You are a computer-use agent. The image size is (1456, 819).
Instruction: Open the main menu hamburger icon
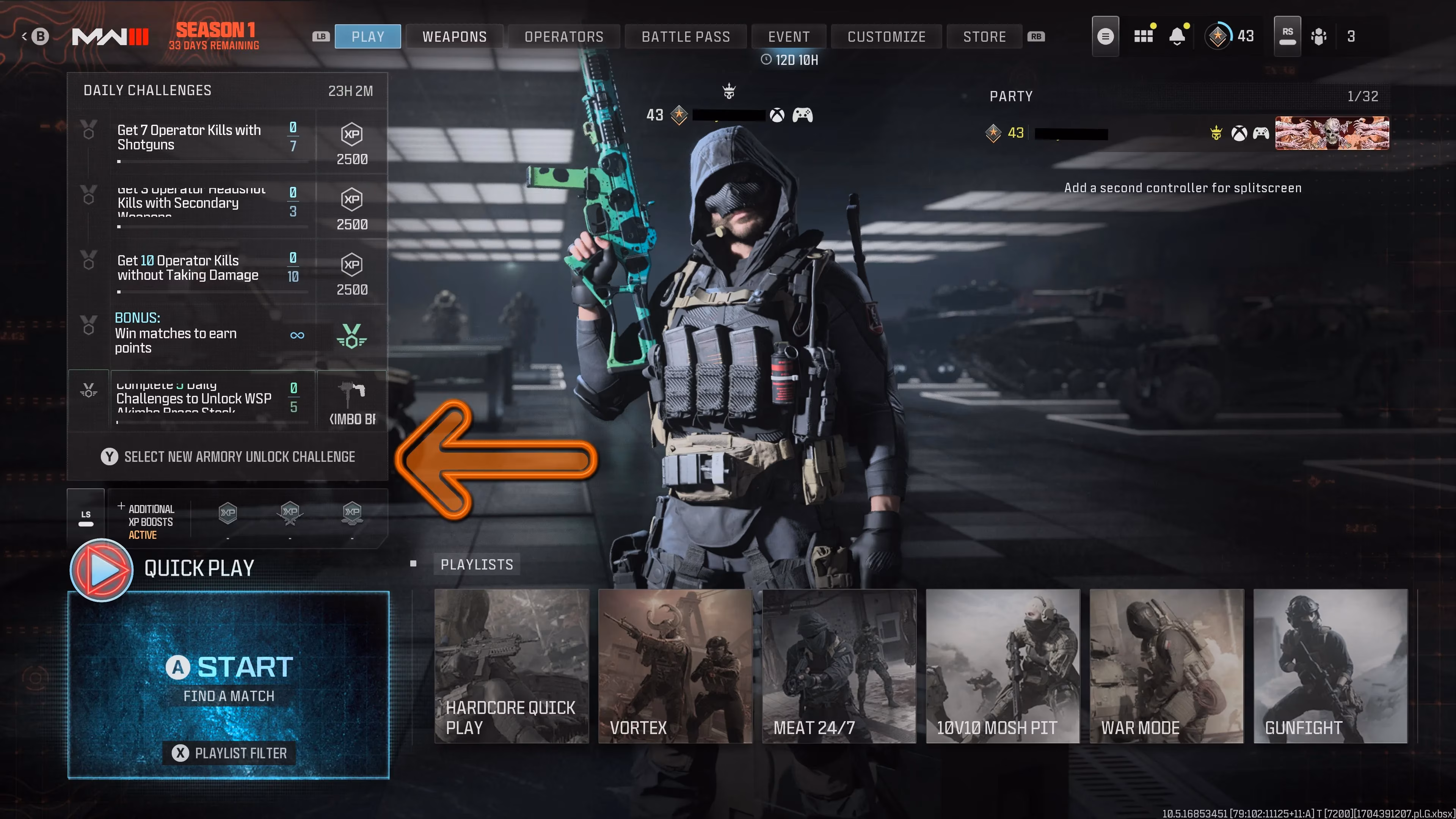(1106, 36)
